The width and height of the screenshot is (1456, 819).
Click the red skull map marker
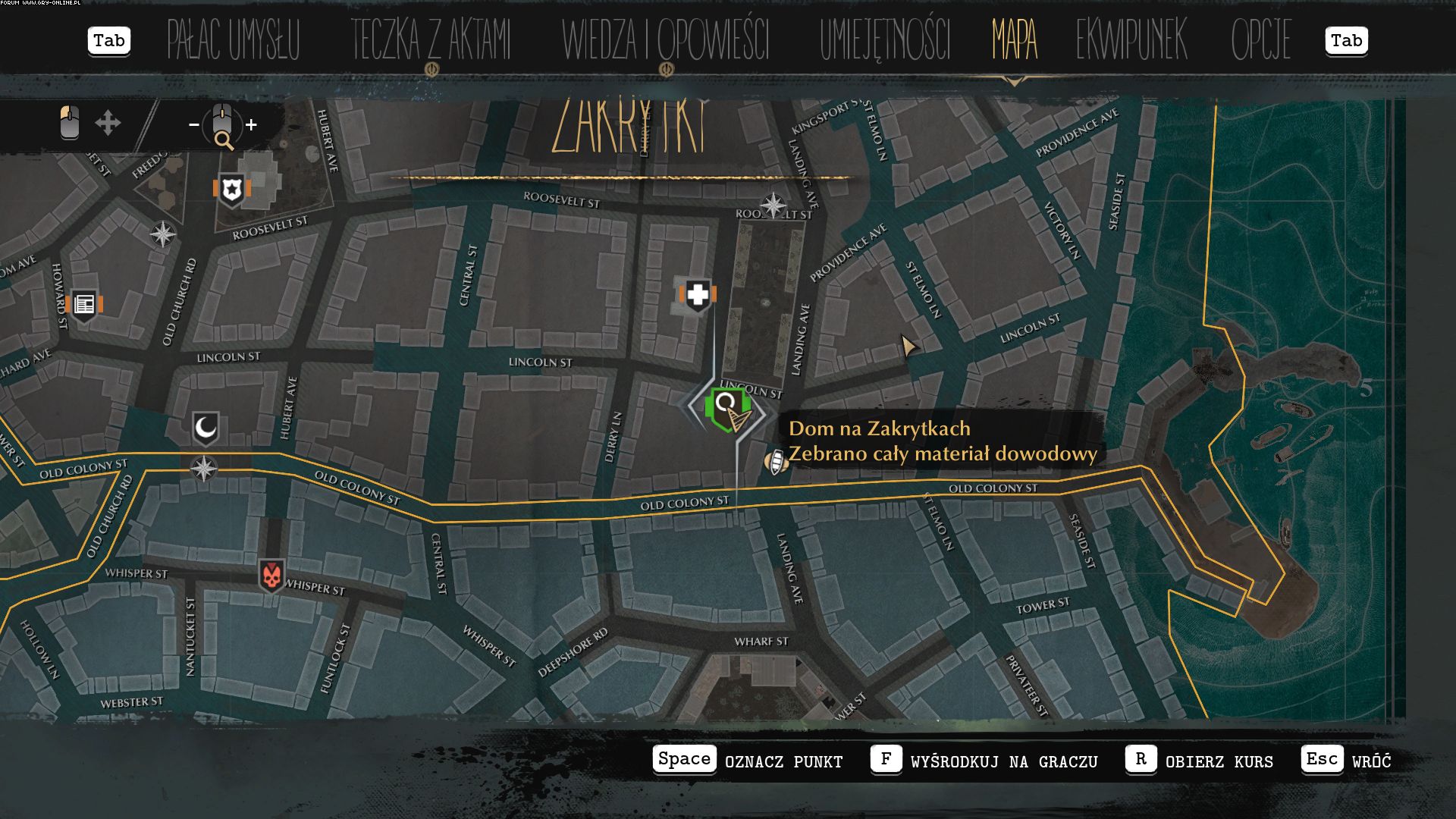point(271,576)
